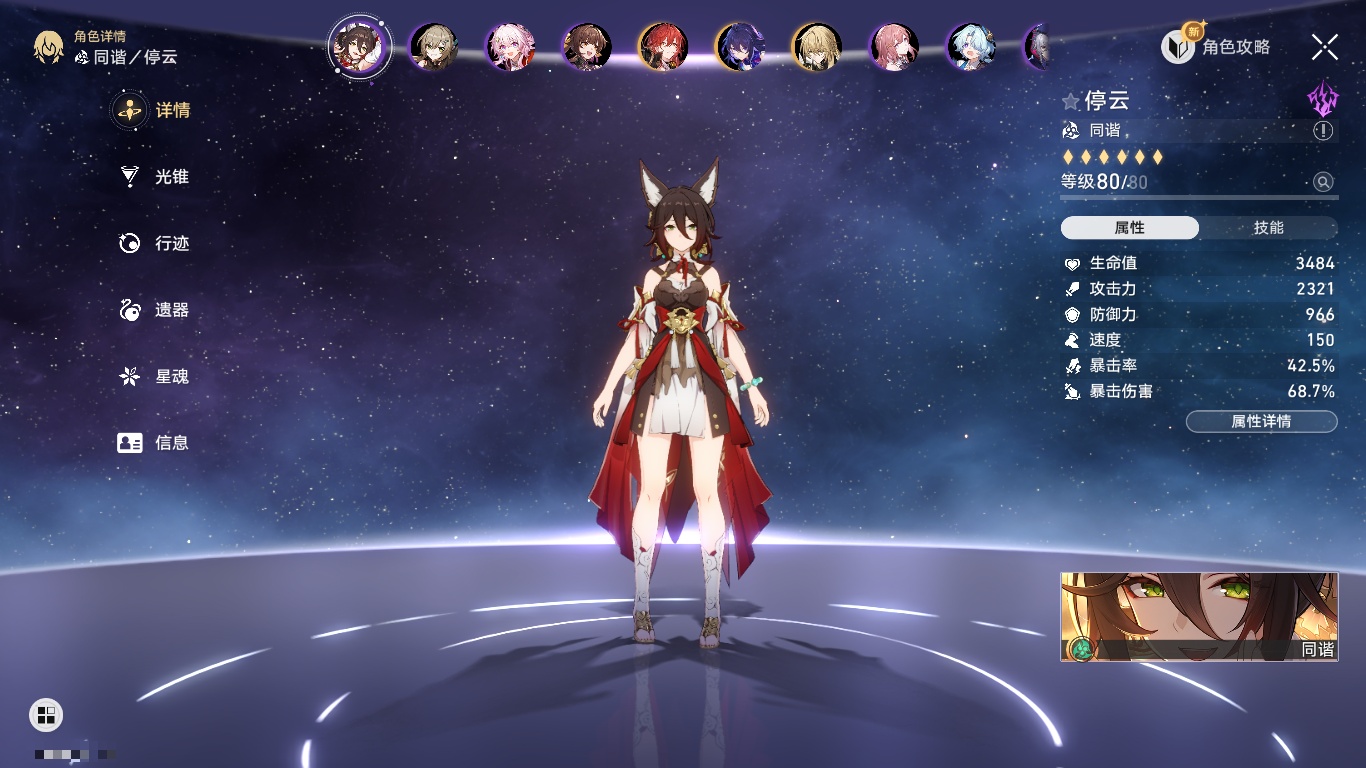Click the magnifier icon next to level
This screenshot has height=768, width=1366.
(1323, 182)
